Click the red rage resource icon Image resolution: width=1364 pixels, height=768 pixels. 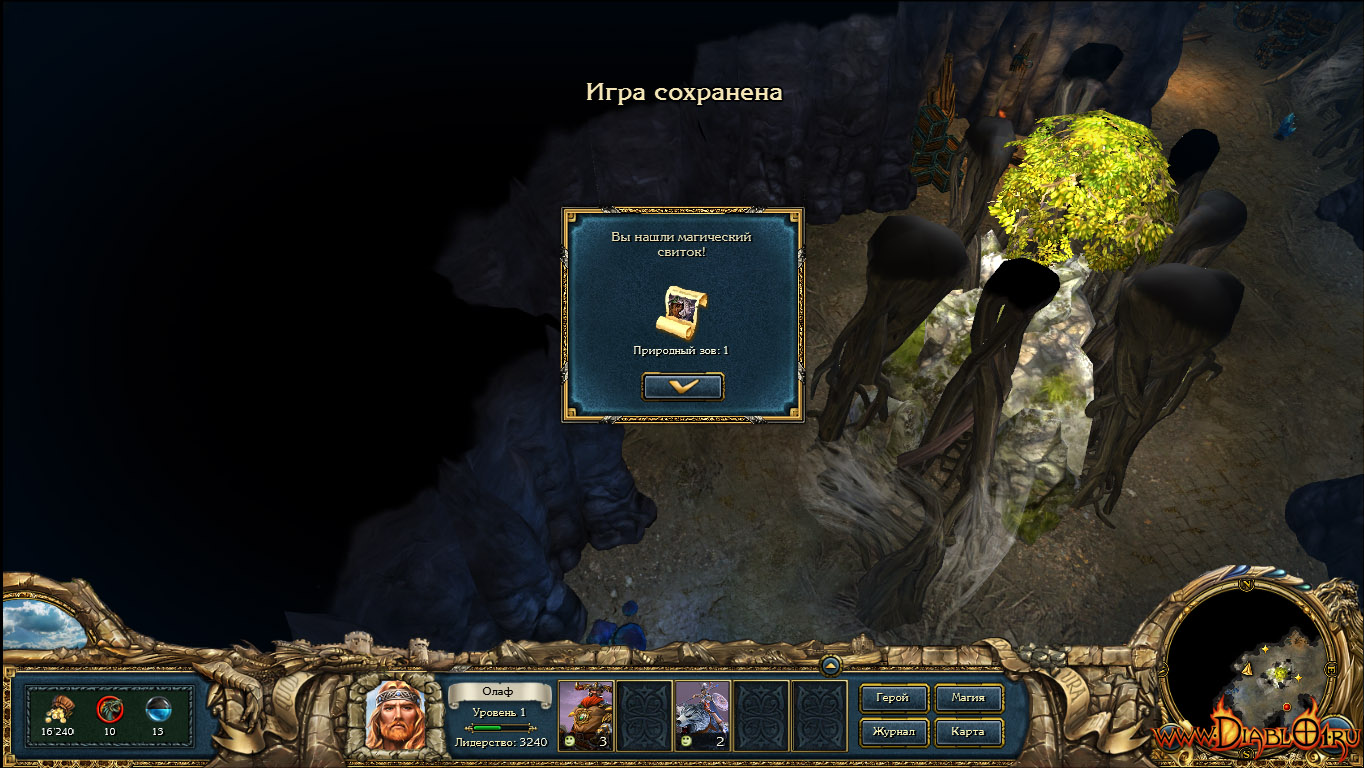109,709
